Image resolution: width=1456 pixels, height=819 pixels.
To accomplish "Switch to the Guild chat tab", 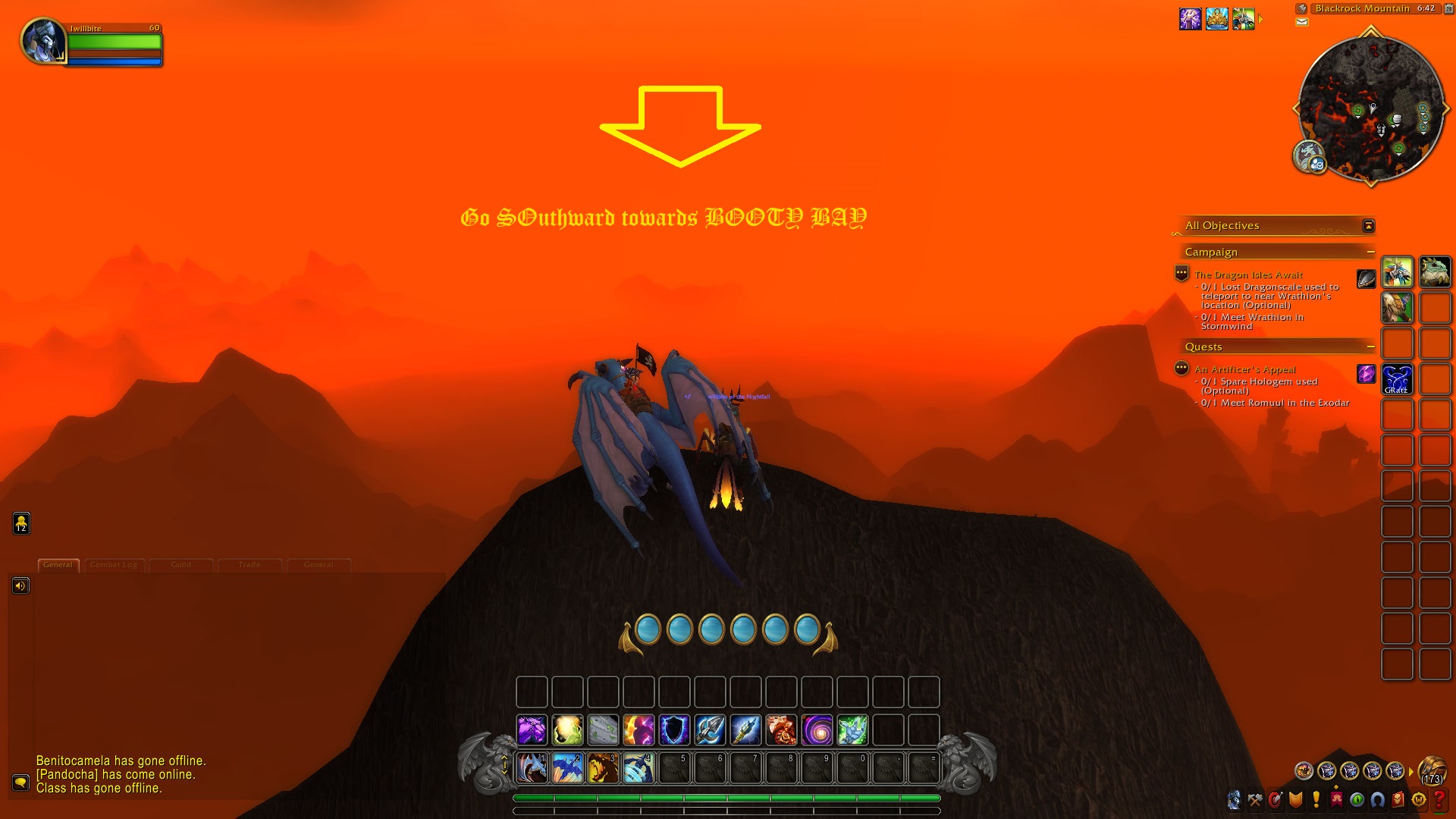I will pyautogui.click(x=181, y=565).
